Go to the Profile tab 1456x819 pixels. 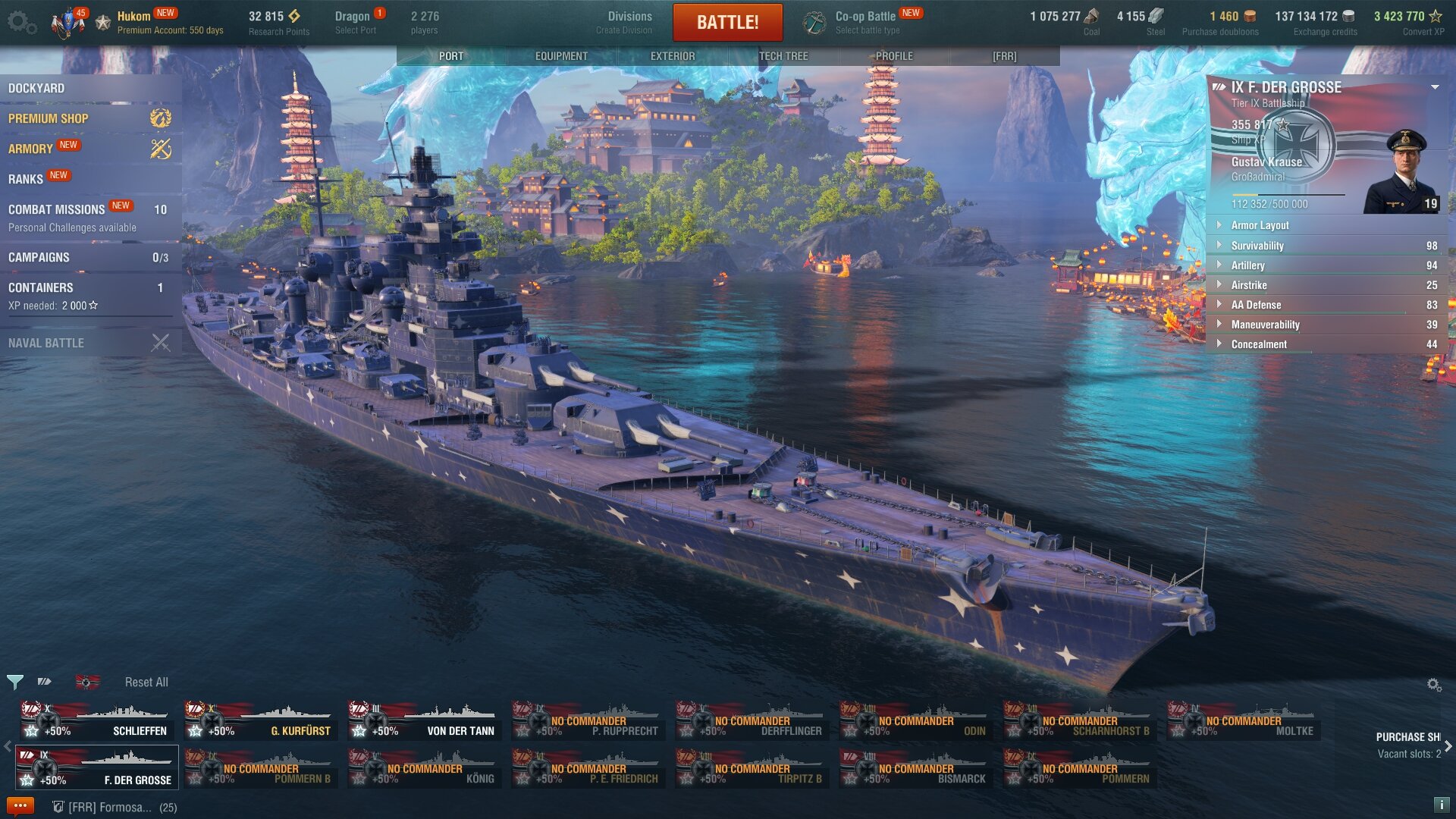pos(894,56)
